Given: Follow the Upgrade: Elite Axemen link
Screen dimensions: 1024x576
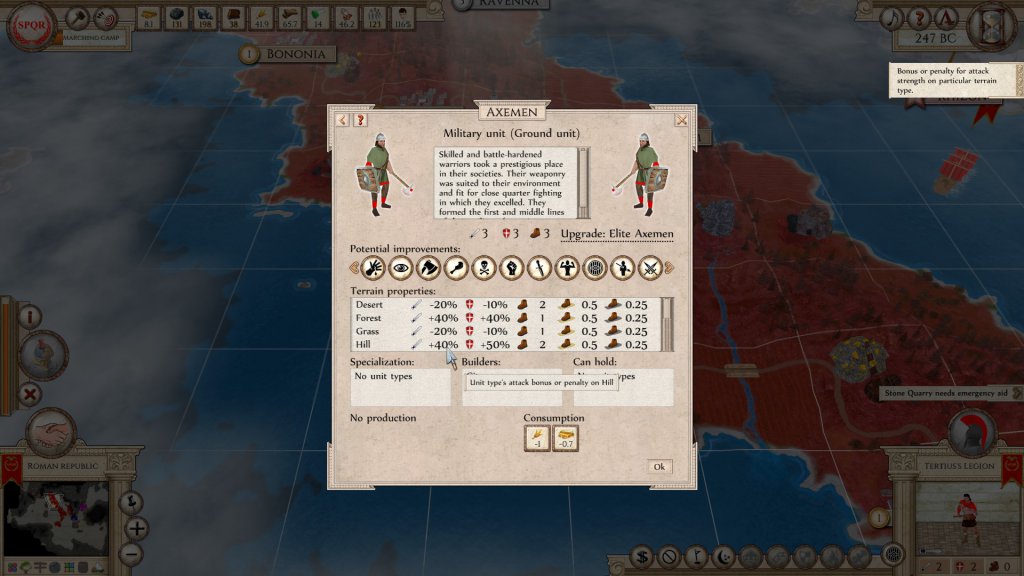Looking at the screenshot, I should tap(617, 234).
